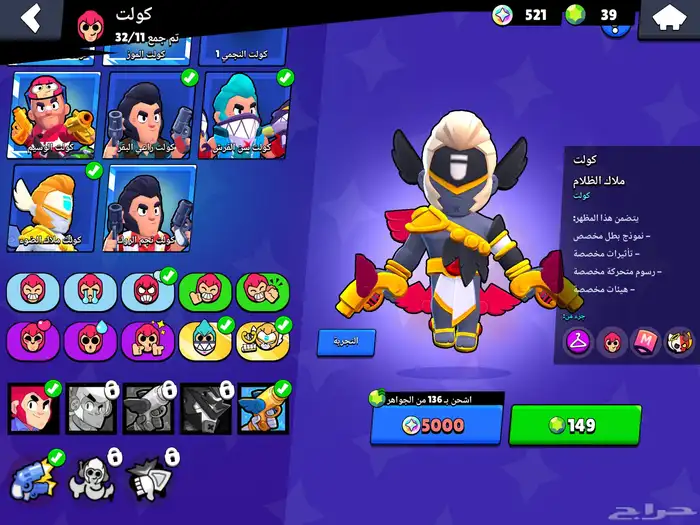Choose the red-haired Colt with bandana skin
The height and width of the screenshot is (525, 700).
54,114
